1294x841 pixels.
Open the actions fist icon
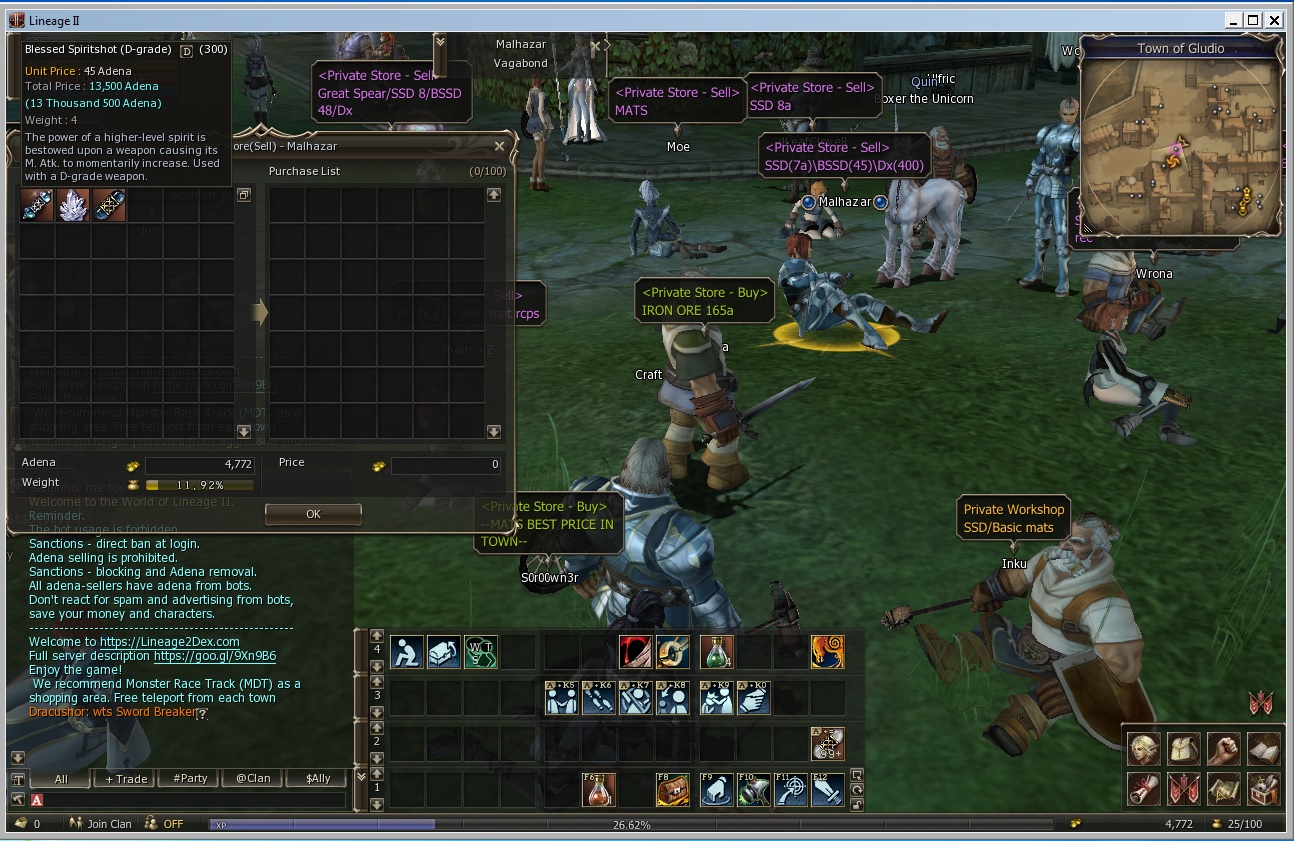[x=1223, y=748]
